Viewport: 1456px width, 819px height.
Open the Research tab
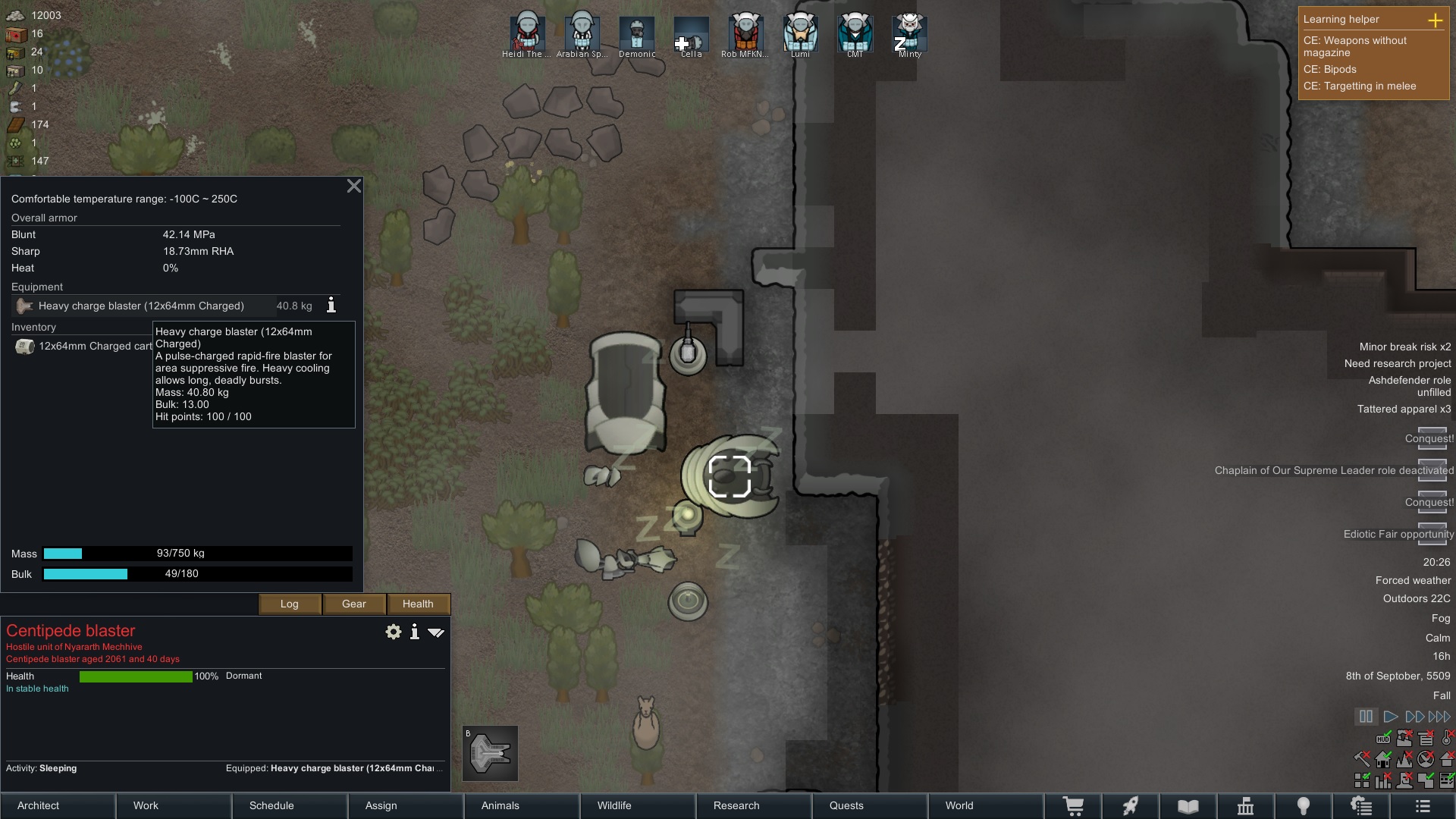click(754, 805)
